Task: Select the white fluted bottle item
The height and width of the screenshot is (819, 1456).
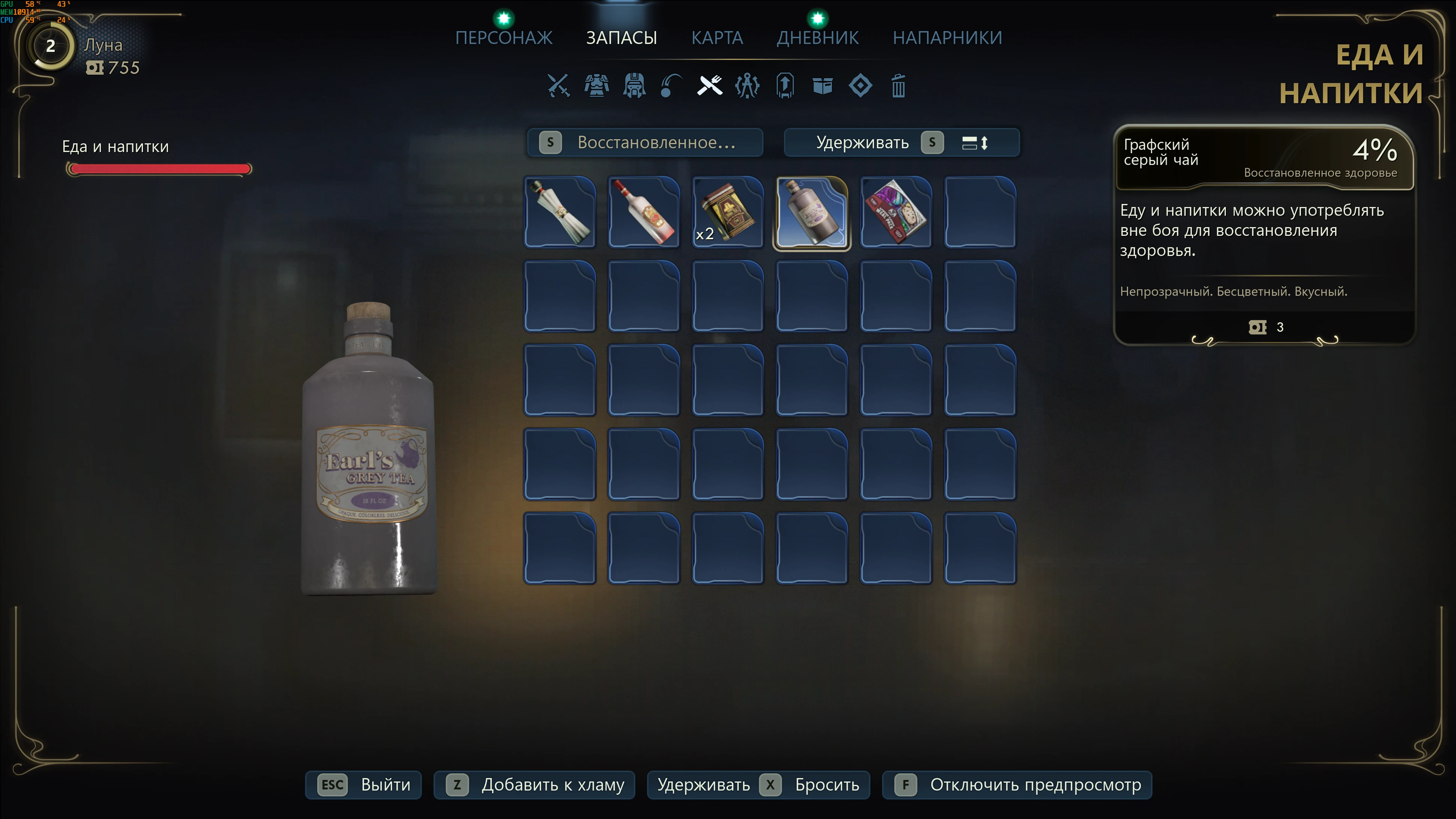Action: [x=559, y=213]
